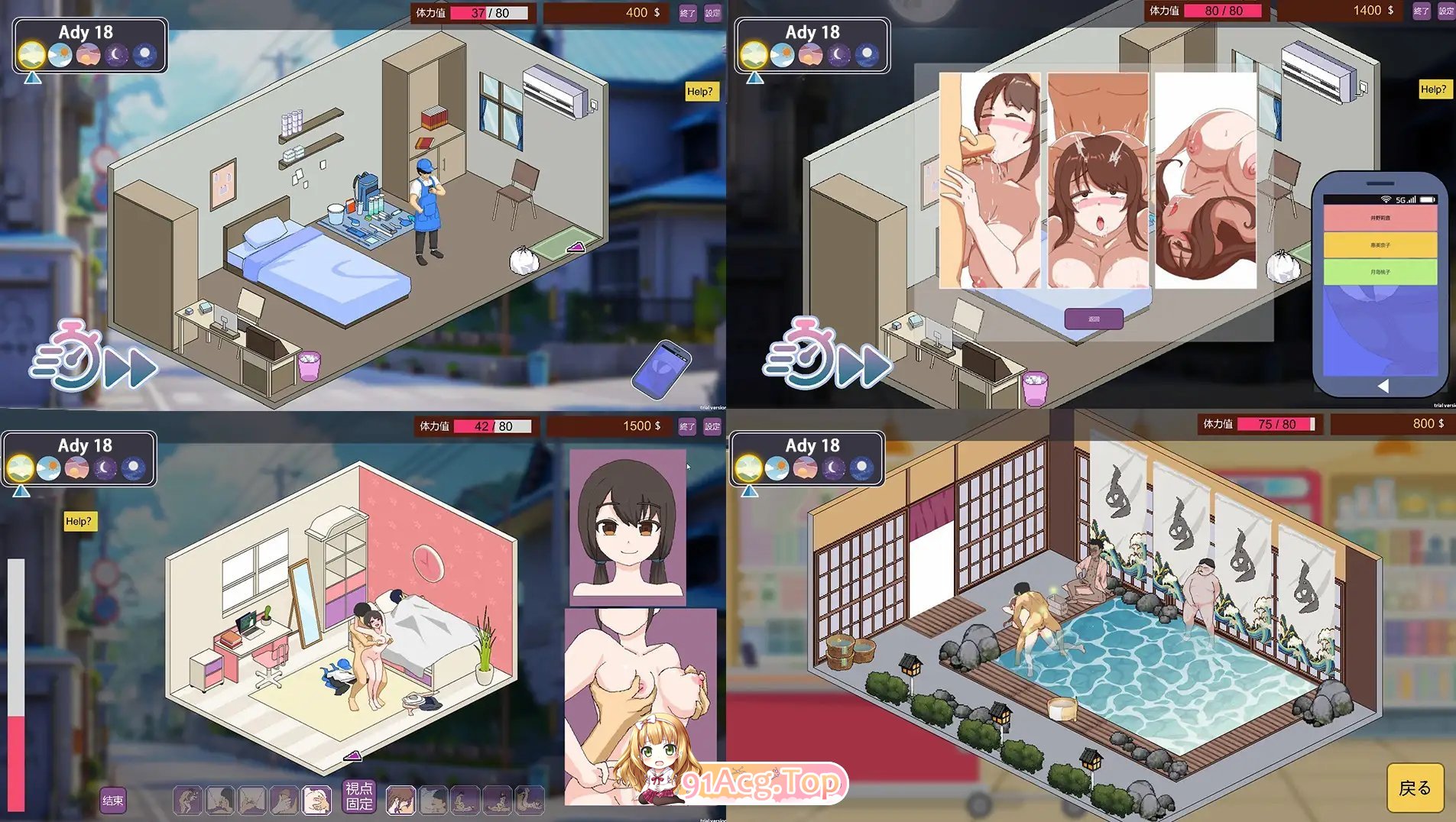Image resolution: width=1456 pixels, height=822 pixels.
Task: Select the highlighted white pose icon
Action: 316,799
